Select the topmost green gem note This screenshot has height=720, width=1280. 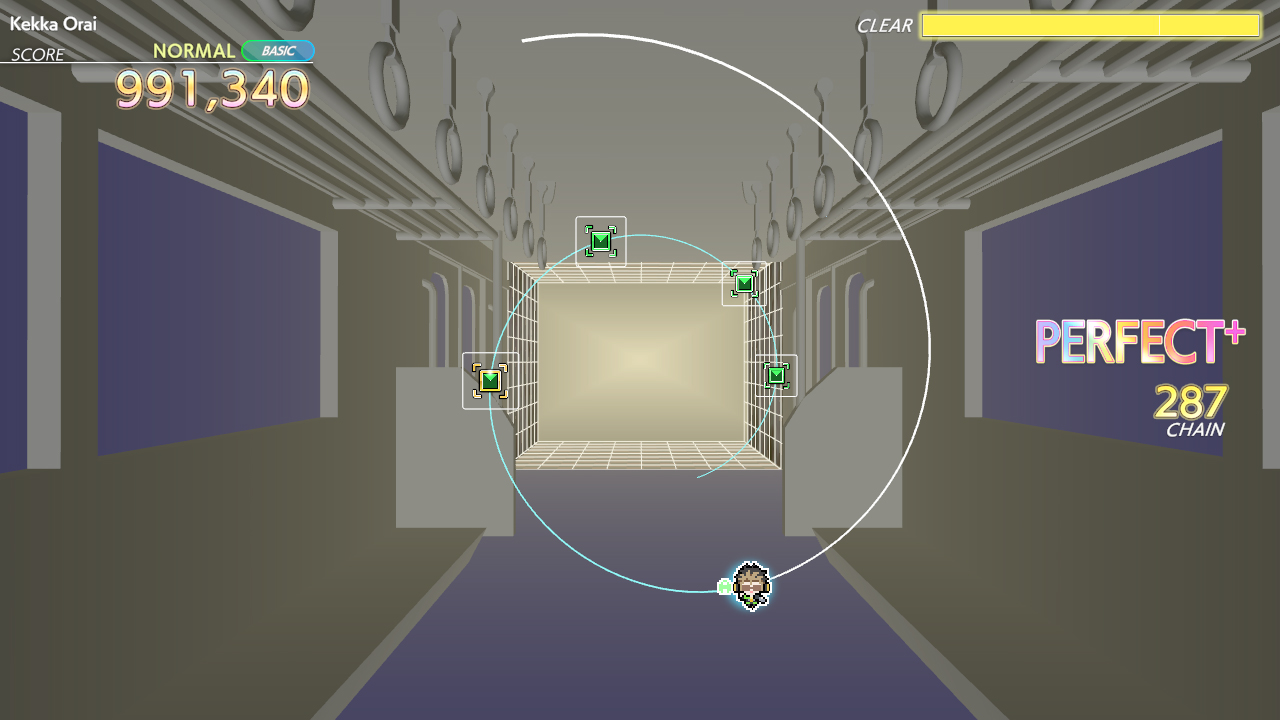point(601,240)
